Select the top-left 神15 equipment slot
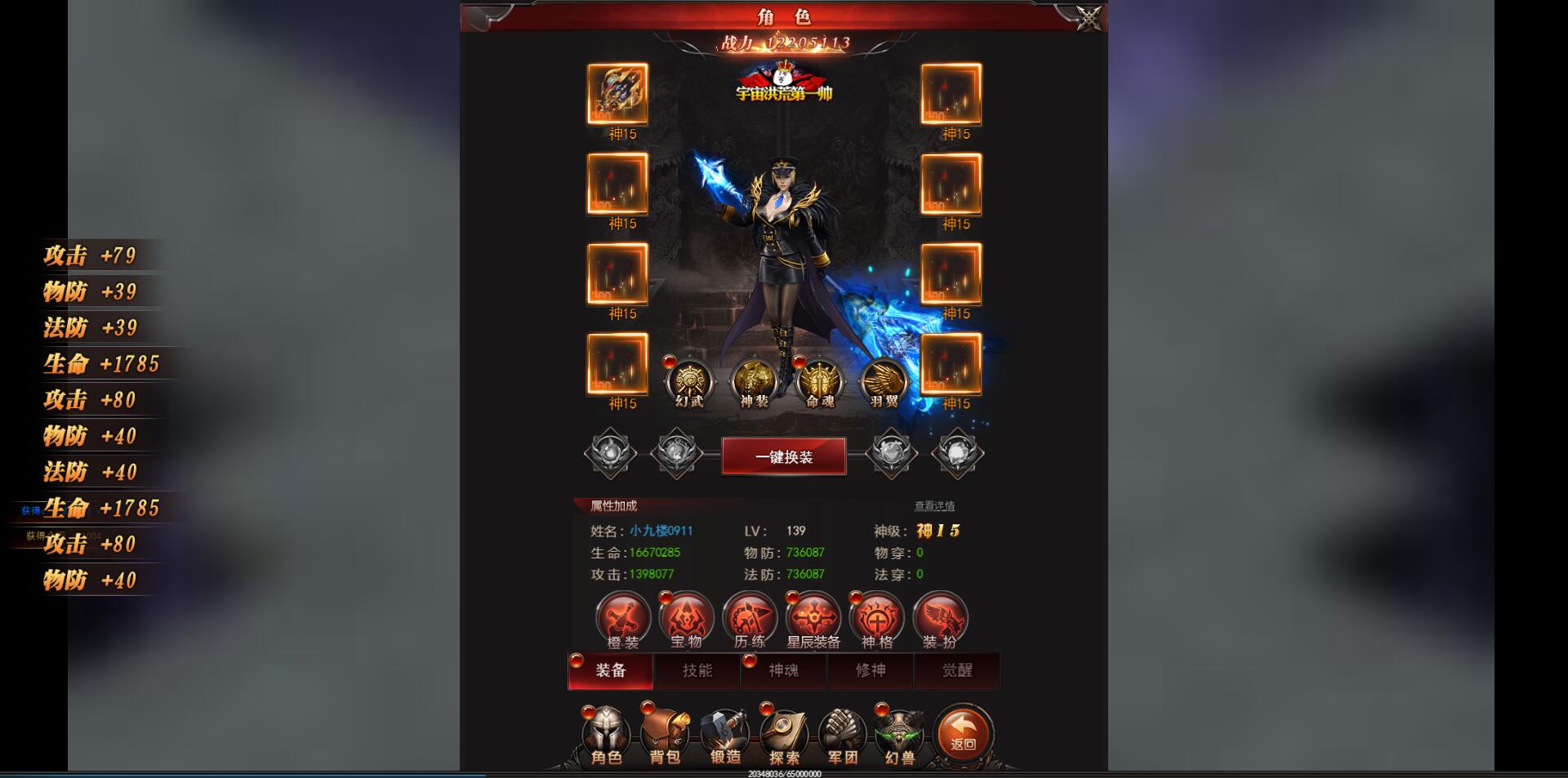 point(617,96)
